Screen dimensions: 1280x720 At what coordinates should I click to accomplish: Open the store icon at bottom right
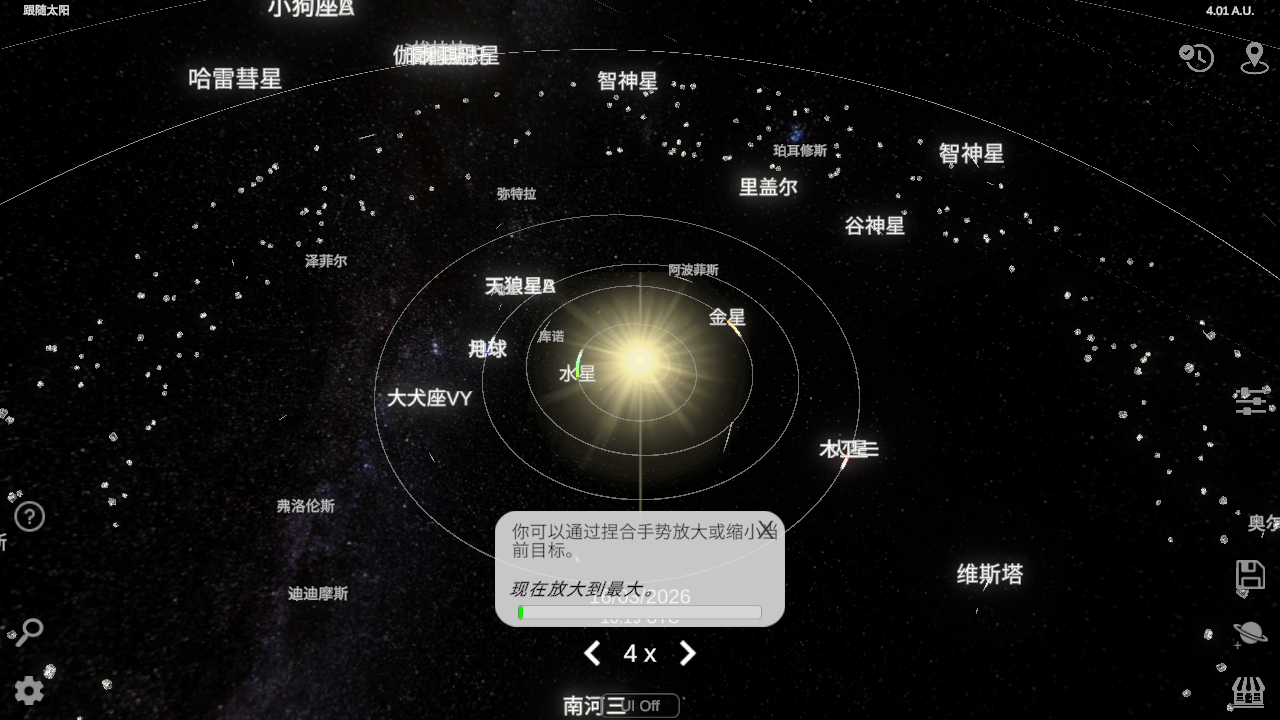click(1246, 692)
